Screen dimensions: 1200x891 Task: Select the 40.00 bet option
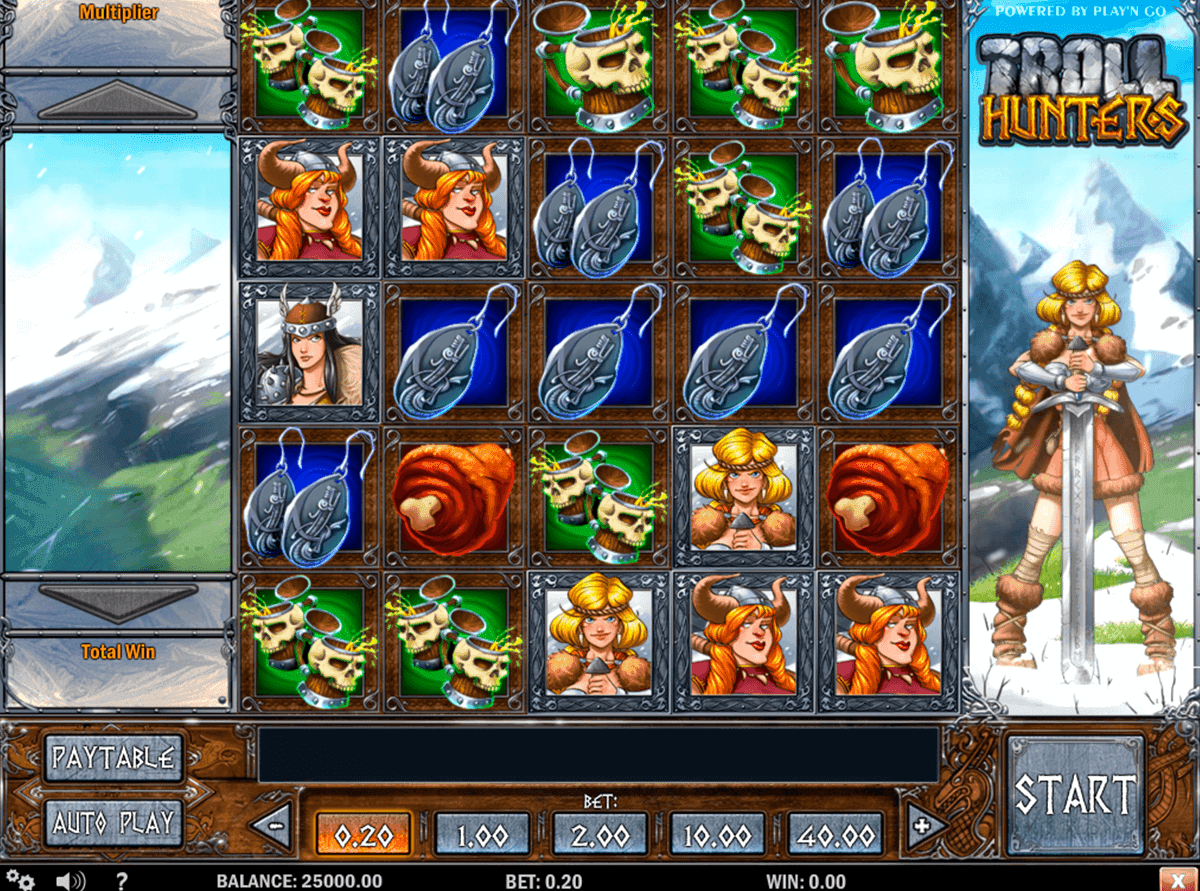[836, 831]
